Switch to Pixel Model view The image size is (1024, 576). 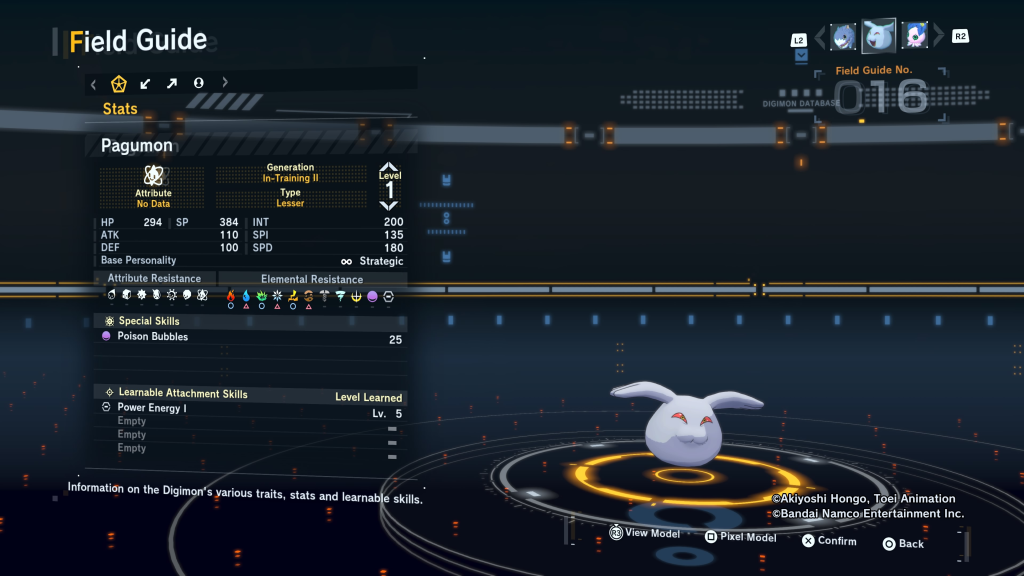[740, 537]
